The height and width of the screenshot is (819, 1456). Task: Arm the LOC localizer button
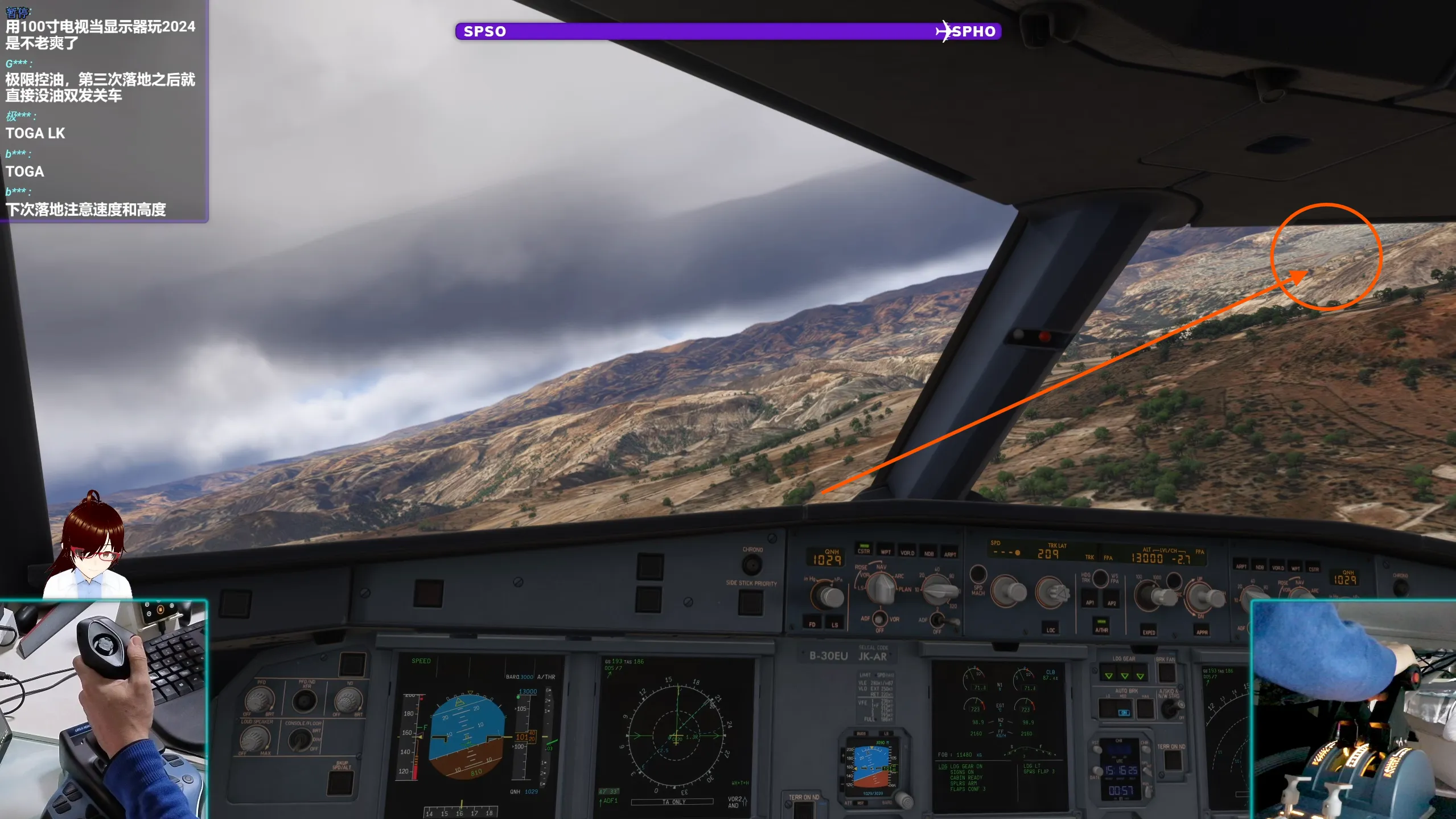(1051, 628)
